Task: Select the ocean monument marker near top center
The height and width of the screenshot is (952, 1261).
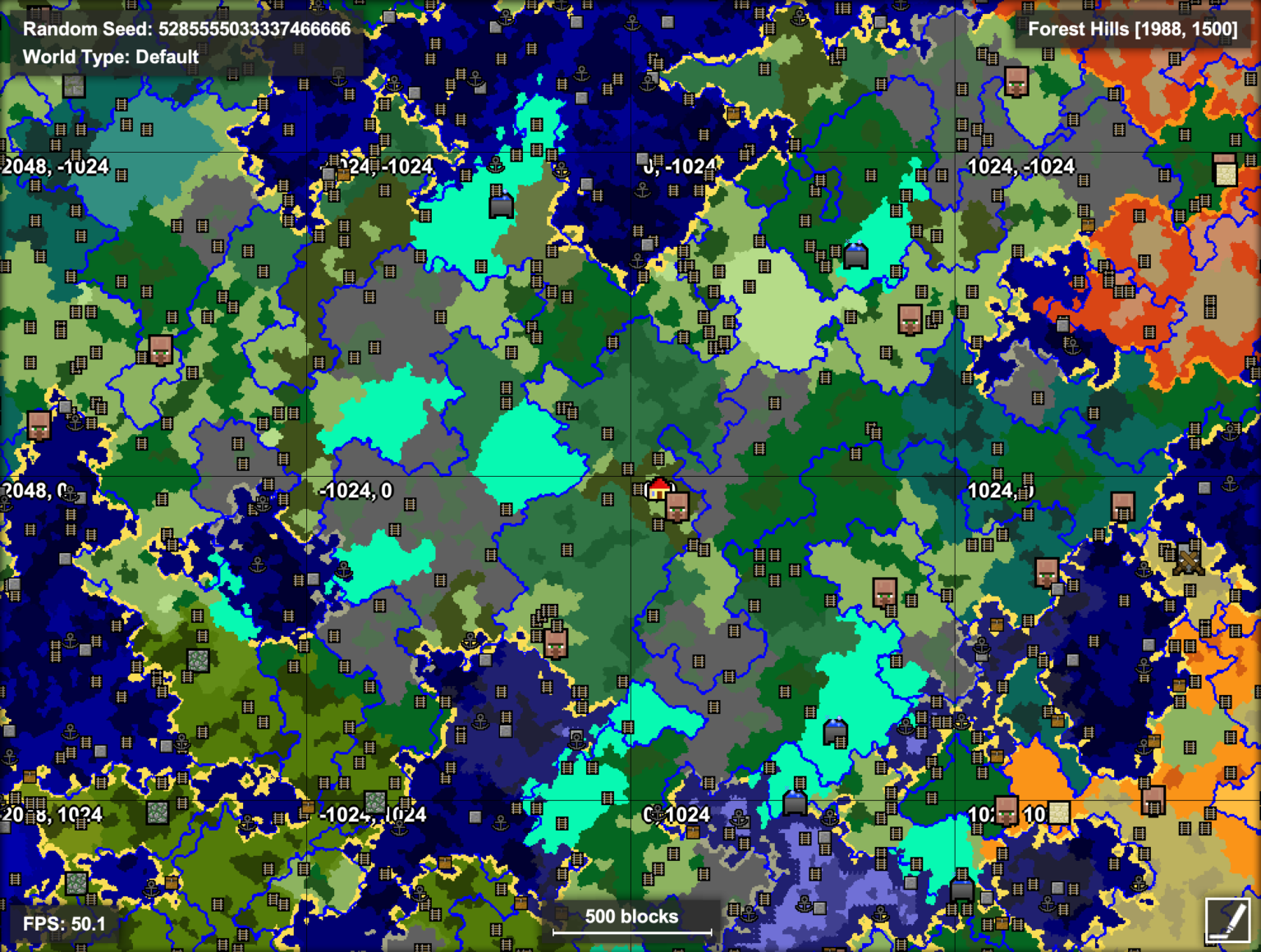Action: click(501, 207)
